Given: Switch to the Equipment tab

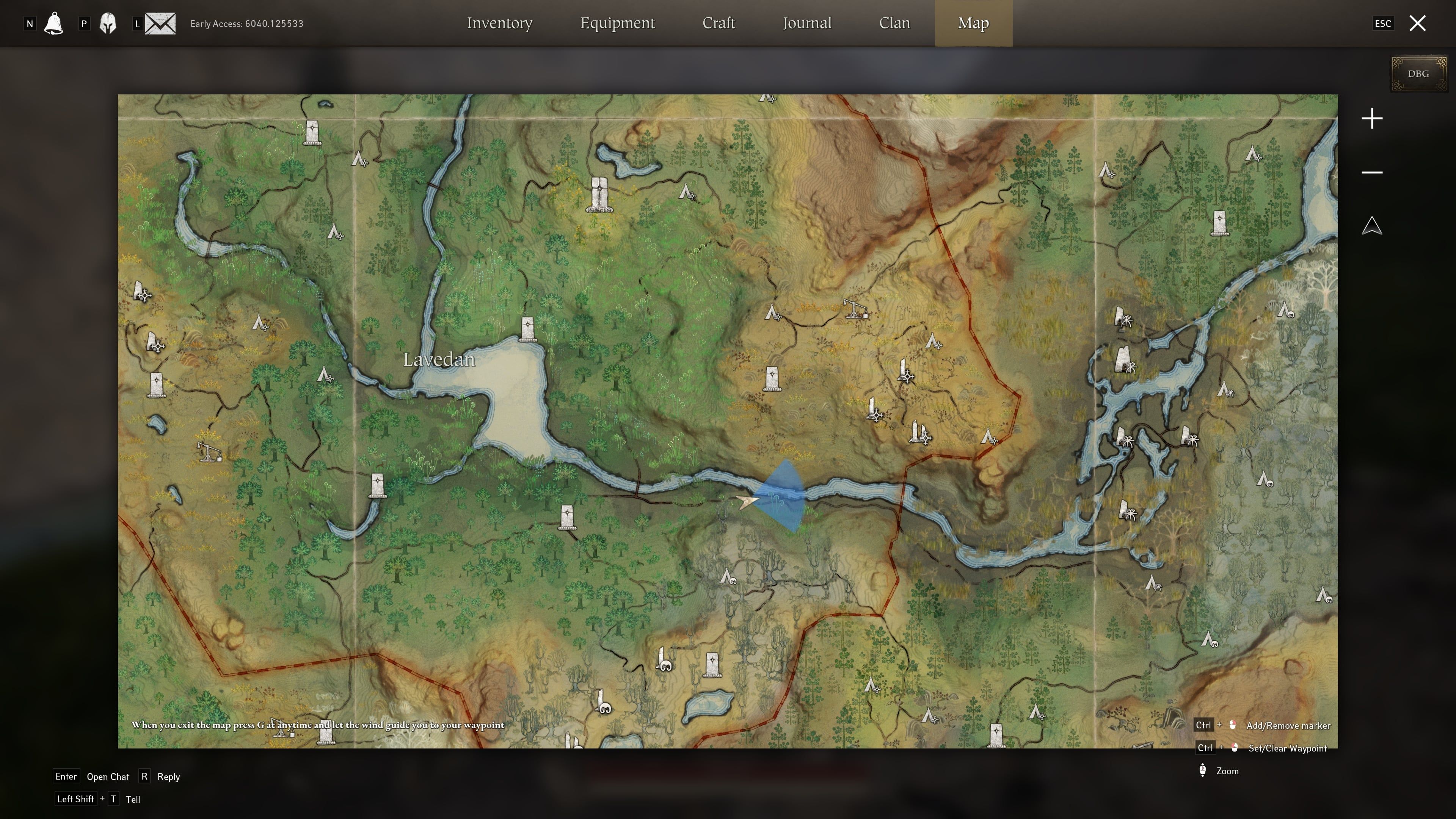Looking at the screenshot, I should (x=617, y=23).
